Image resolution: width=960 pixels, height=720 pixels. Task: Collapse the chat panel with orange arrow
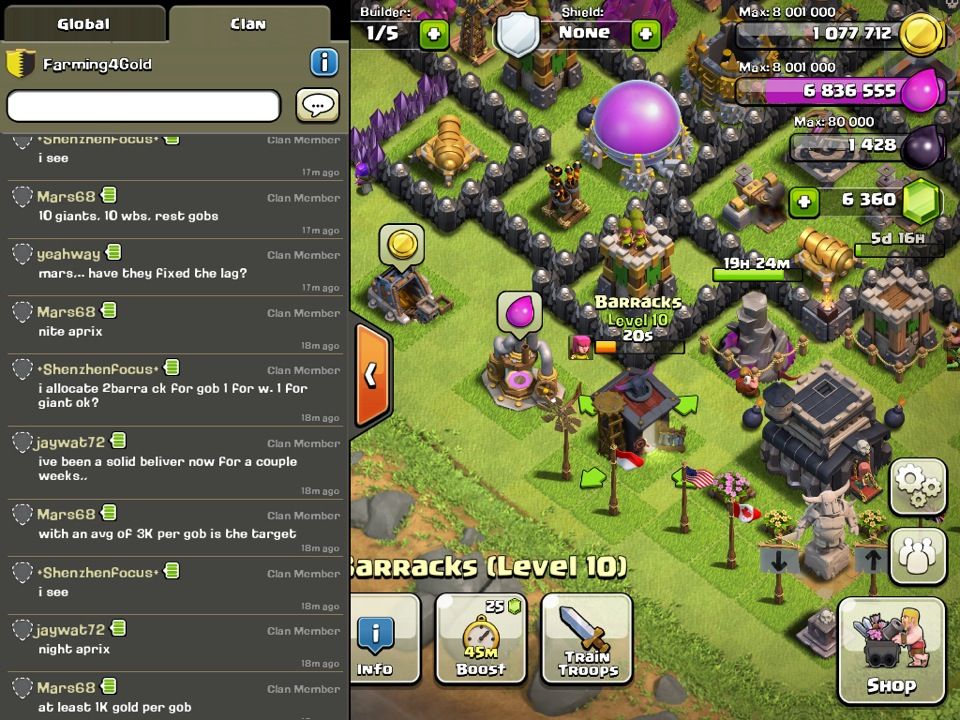click(371, 374)
